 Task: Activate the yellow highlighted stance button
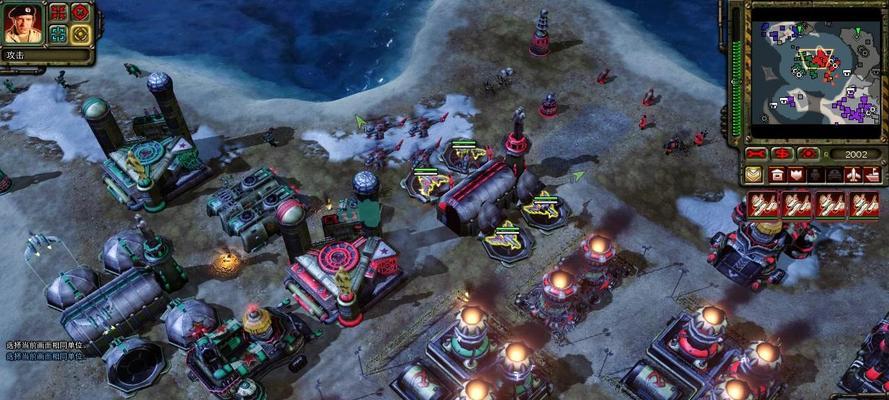coord(80,33)
